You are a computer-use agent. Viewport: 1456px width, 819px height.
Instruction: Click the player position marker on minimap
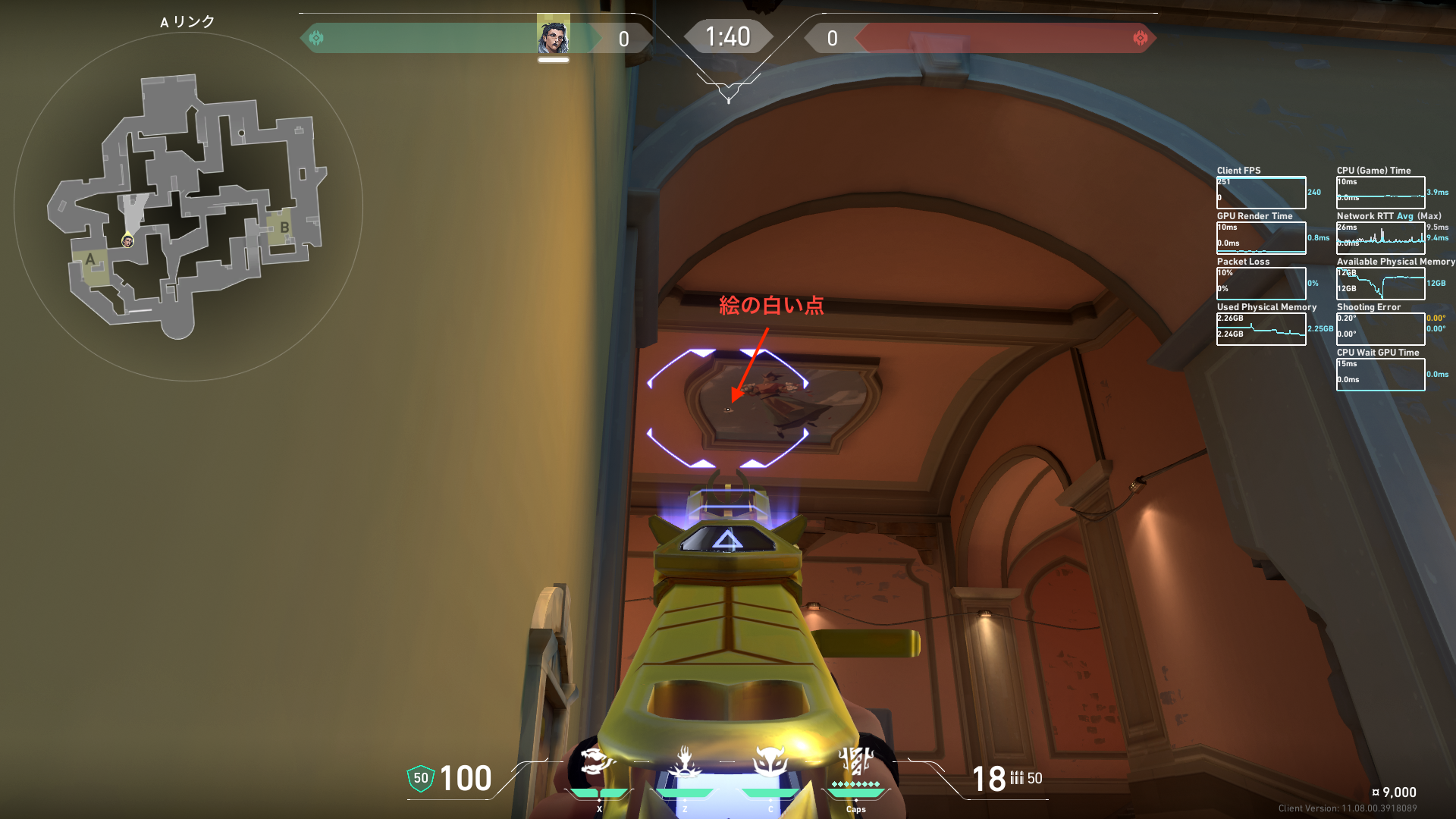point(127,241)
